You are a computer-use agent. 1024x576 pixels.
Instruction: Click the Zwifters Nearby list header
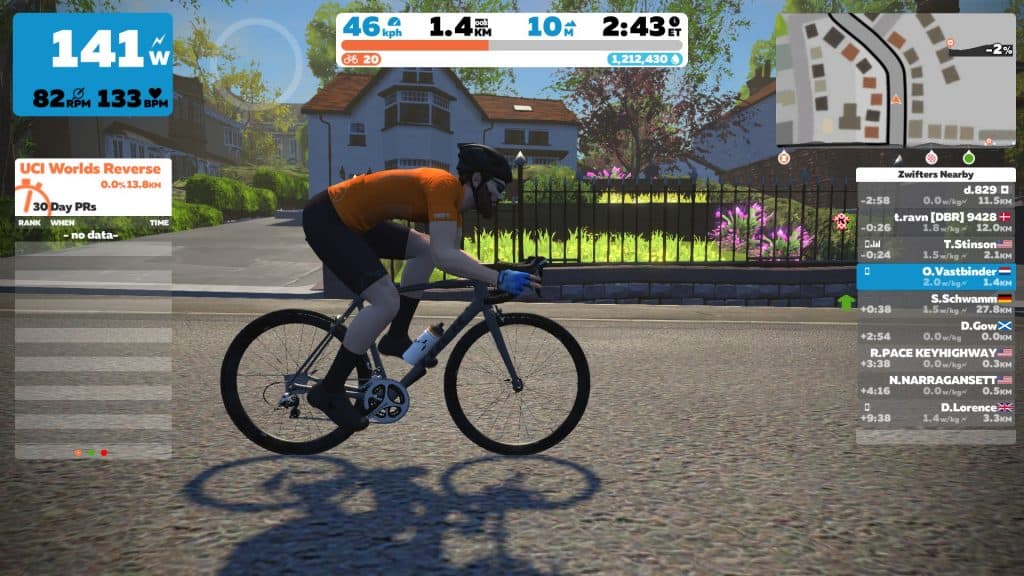tap(935, 174)
